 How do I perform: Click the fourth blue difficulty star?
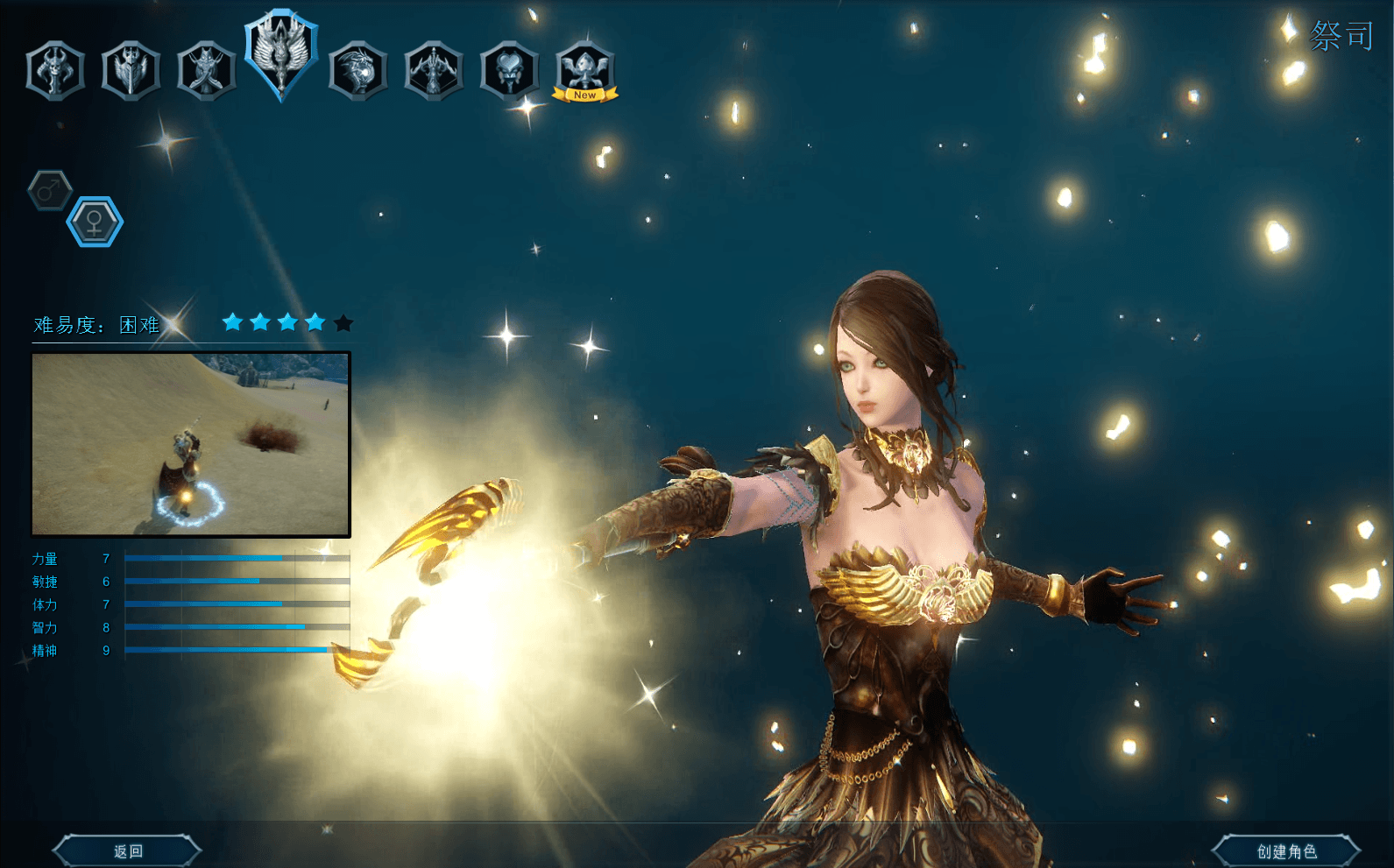point(314,321)
